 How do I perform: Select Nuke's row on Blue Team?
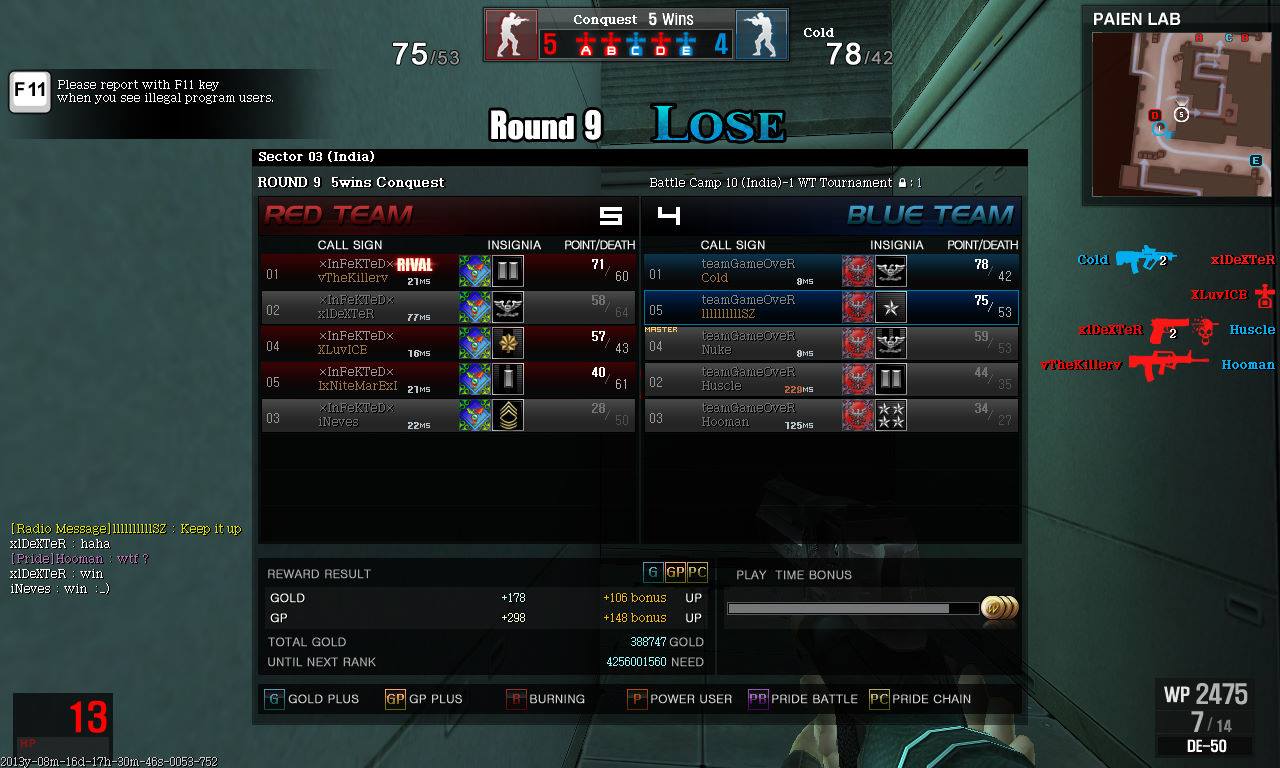(830, 343)
